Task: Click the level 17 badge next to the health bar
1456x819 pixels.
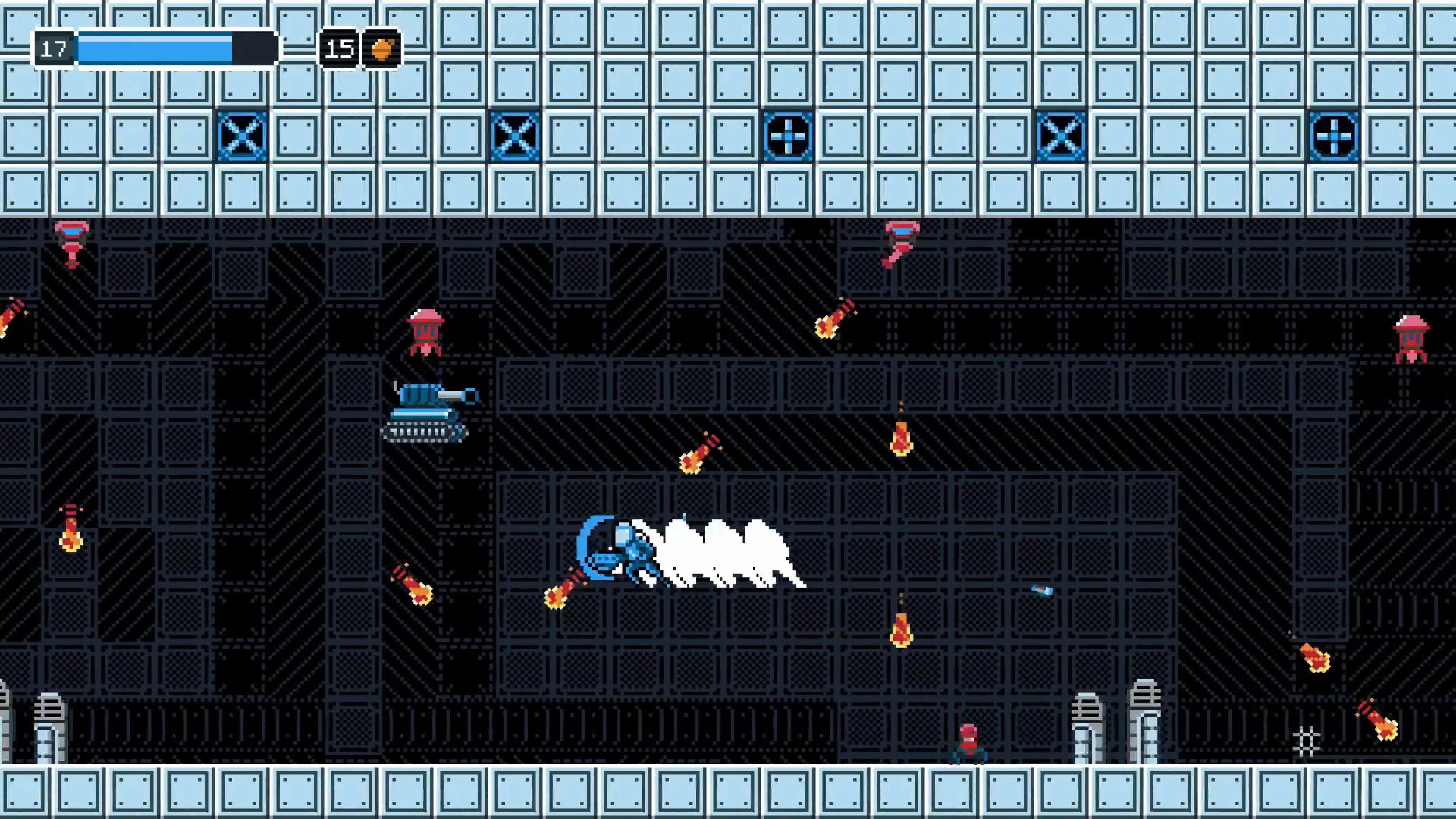Action: click(54, 50)
